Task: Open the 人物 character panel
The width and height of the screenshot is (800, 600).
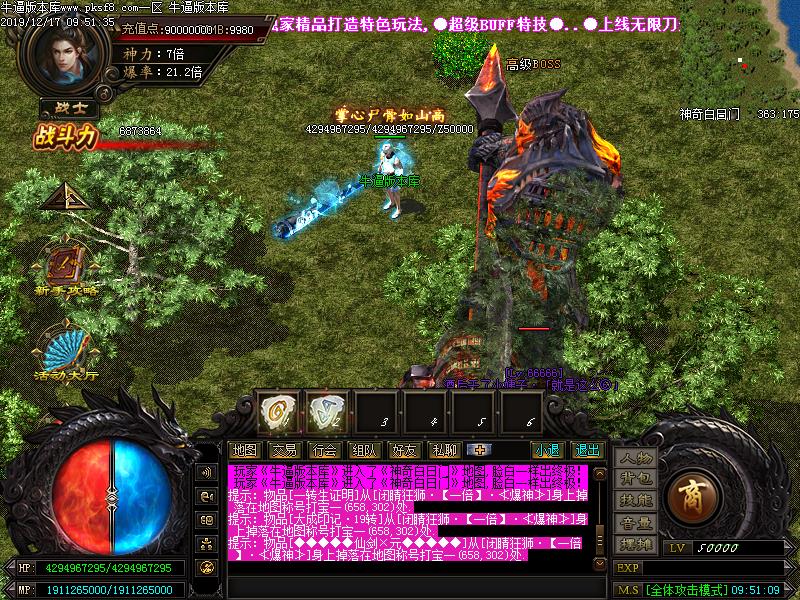Action: 634,458
